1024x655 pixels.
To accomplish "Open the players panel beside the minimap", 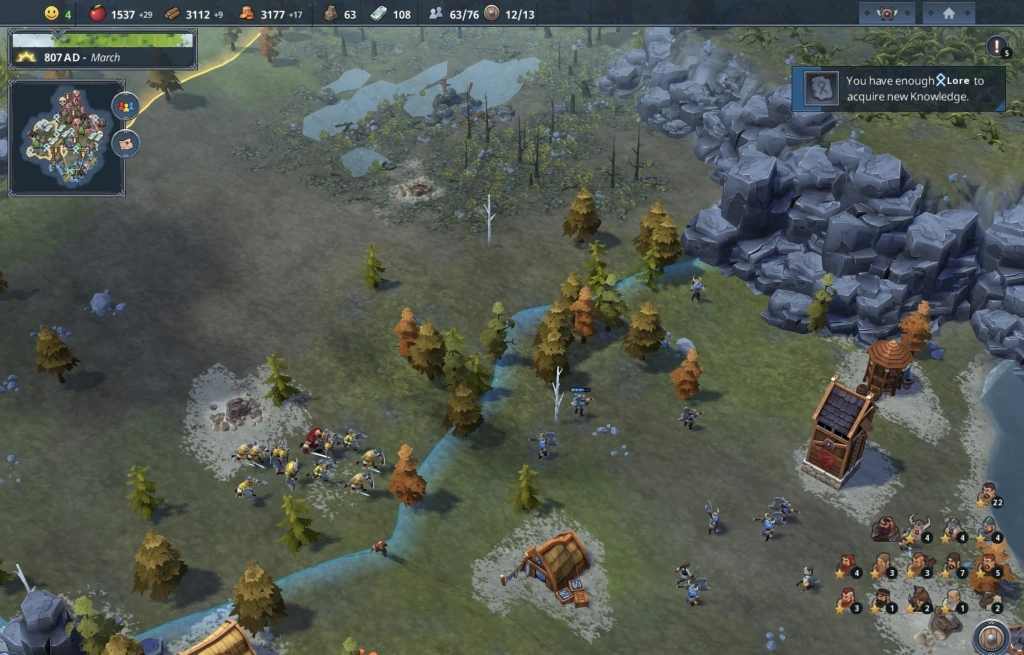I will (x=125, y=105).
